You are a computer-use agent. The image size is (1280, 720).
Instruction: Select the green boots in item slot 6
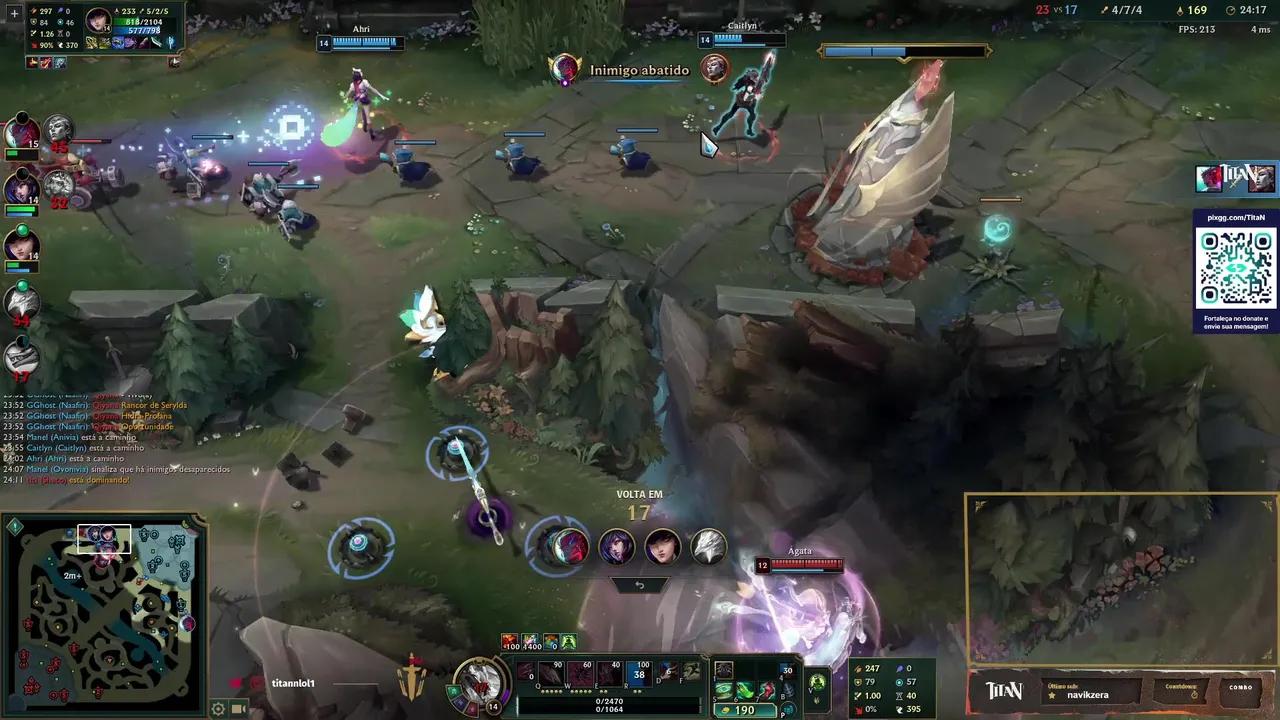pos(748,689)
